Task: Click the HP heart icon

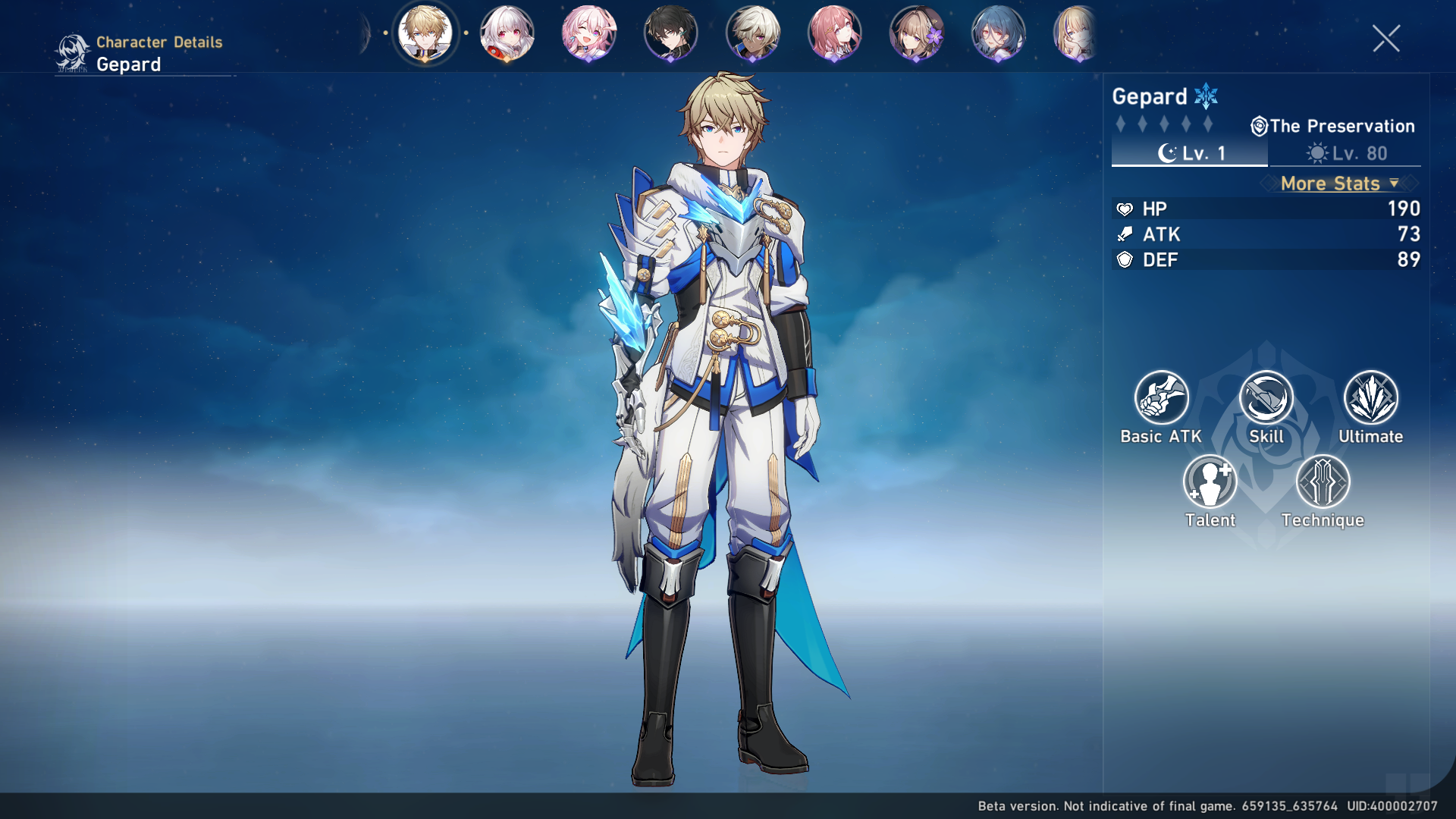Action: point(1125,209)
